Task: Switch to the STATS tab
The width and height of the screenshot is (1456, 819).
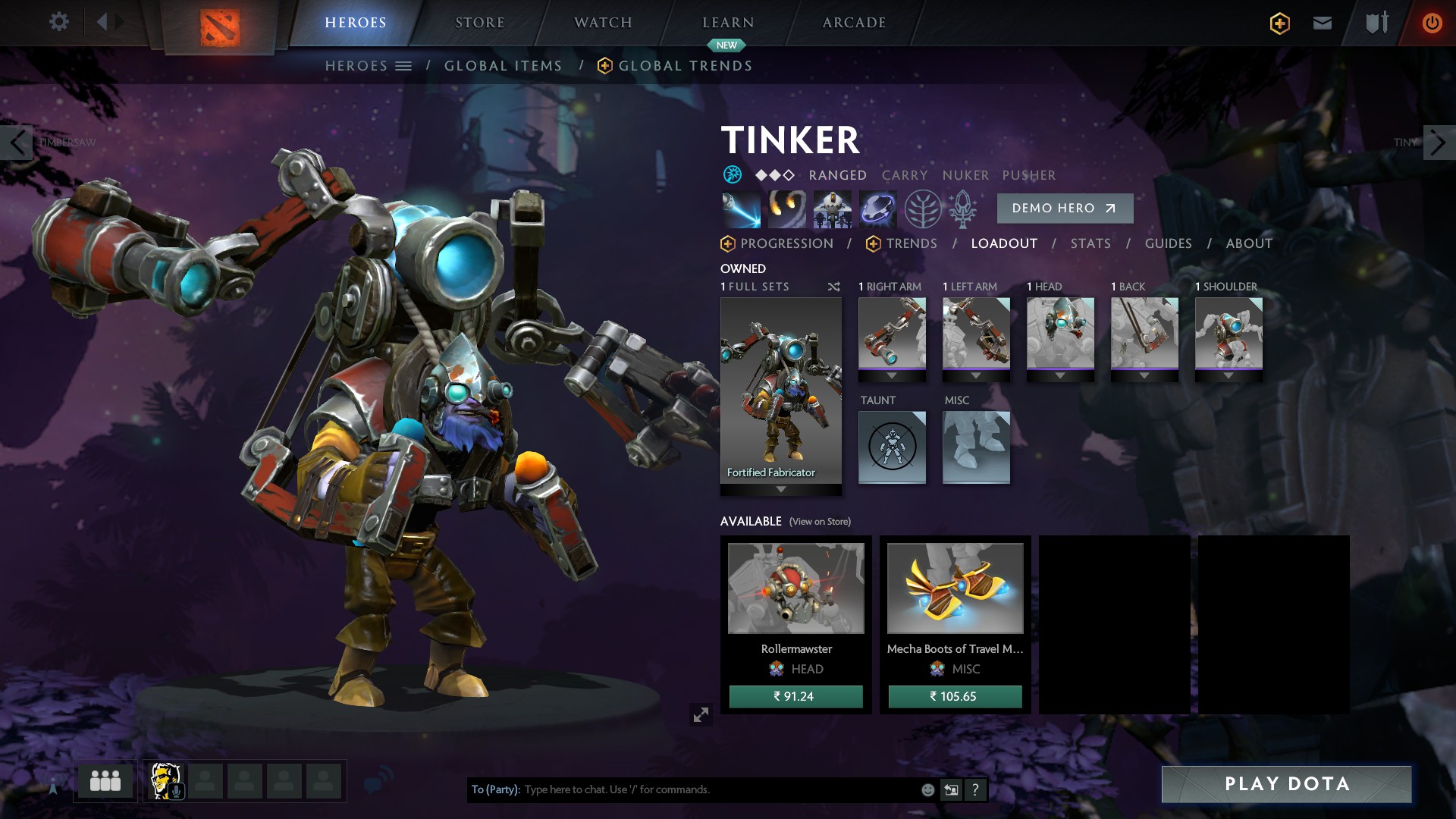Action: [x=1090, y=243]
